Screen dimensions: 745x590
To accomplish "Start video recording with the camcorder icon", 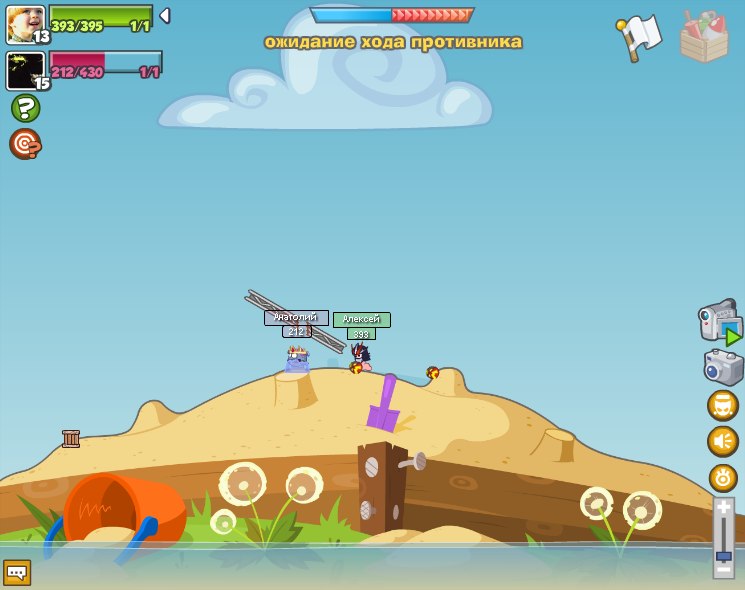I will tap(720, 323).
